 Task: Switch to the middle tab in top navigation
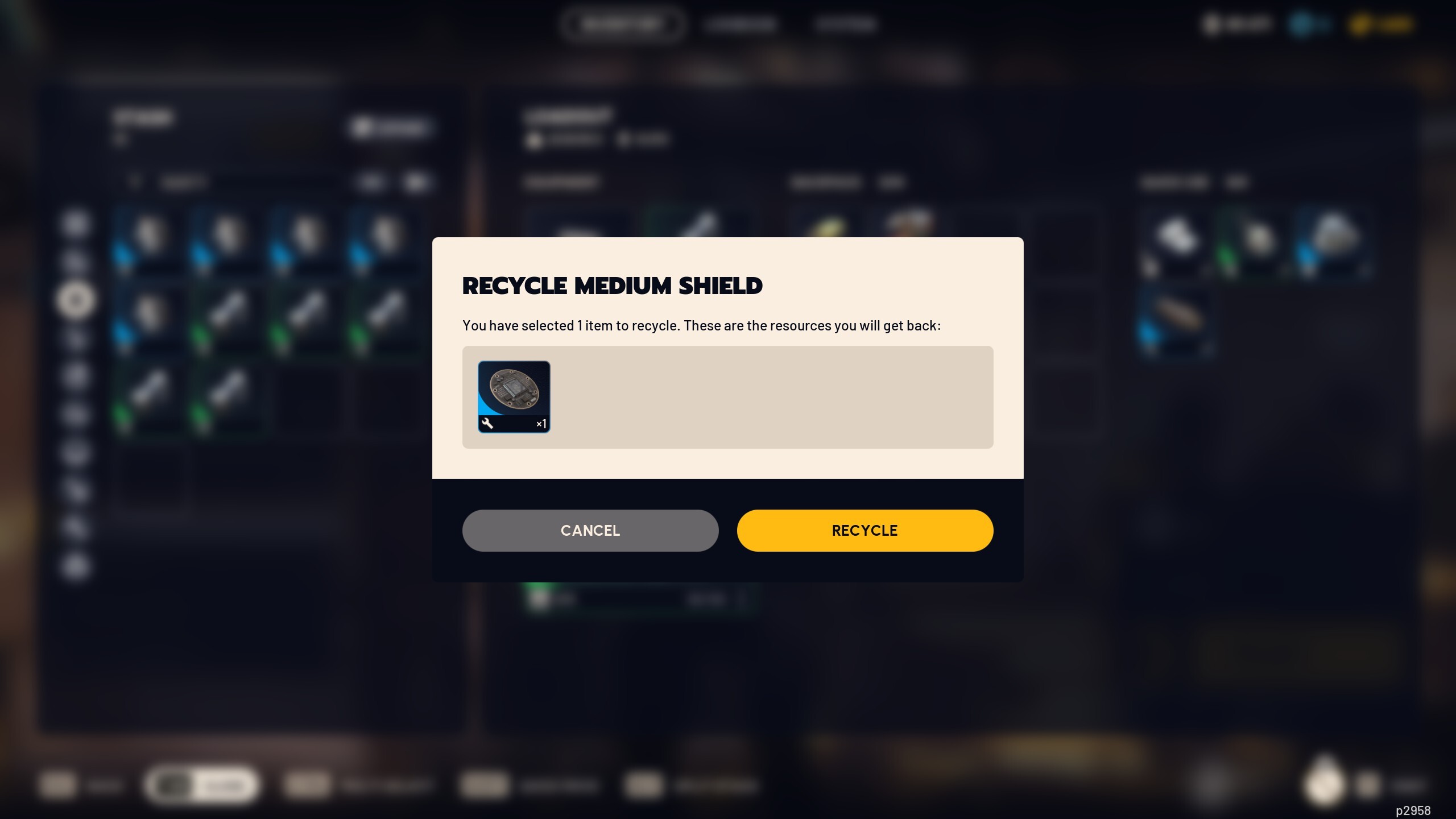741,24
